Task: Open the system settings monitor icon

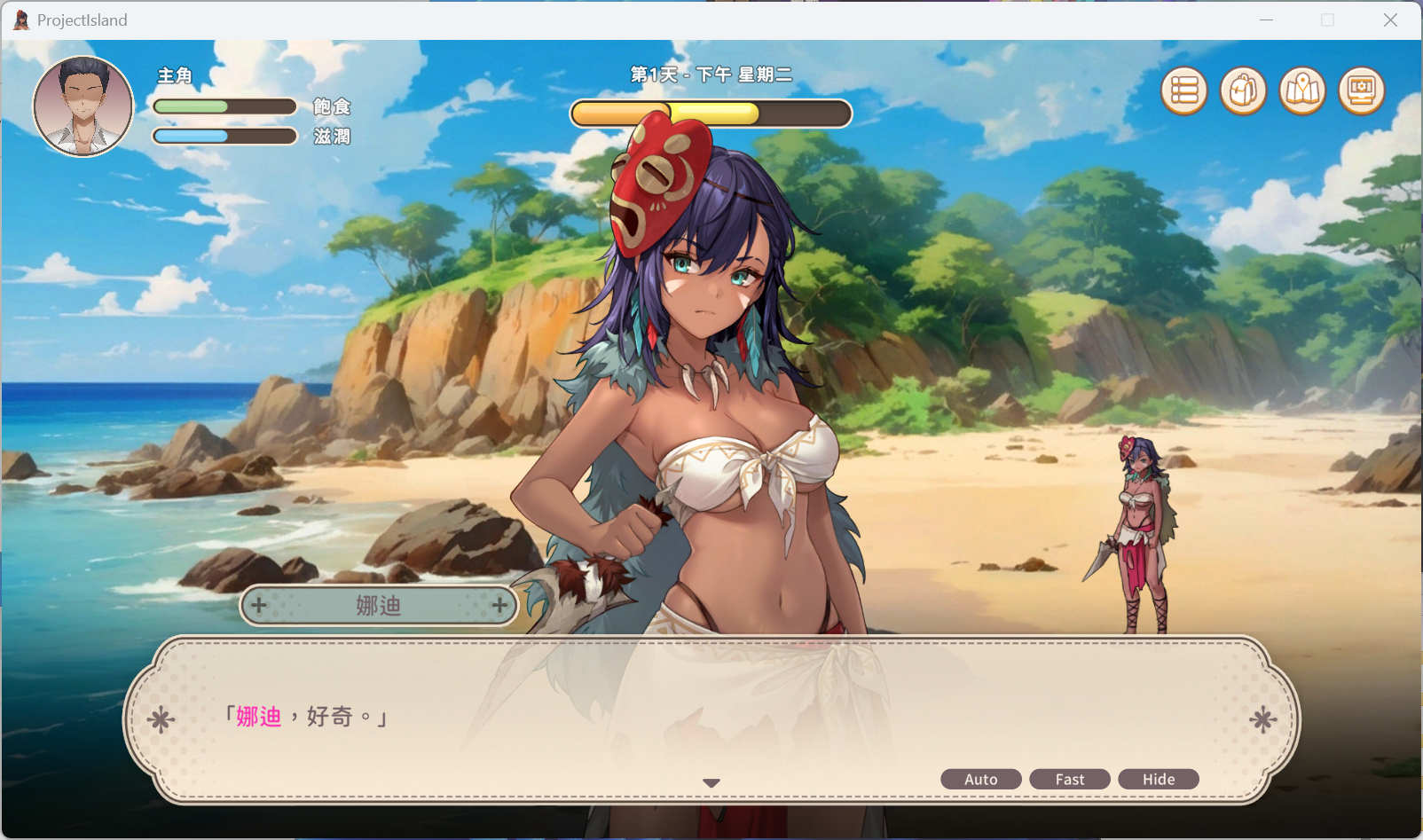Action: (x=1362, y=90)
